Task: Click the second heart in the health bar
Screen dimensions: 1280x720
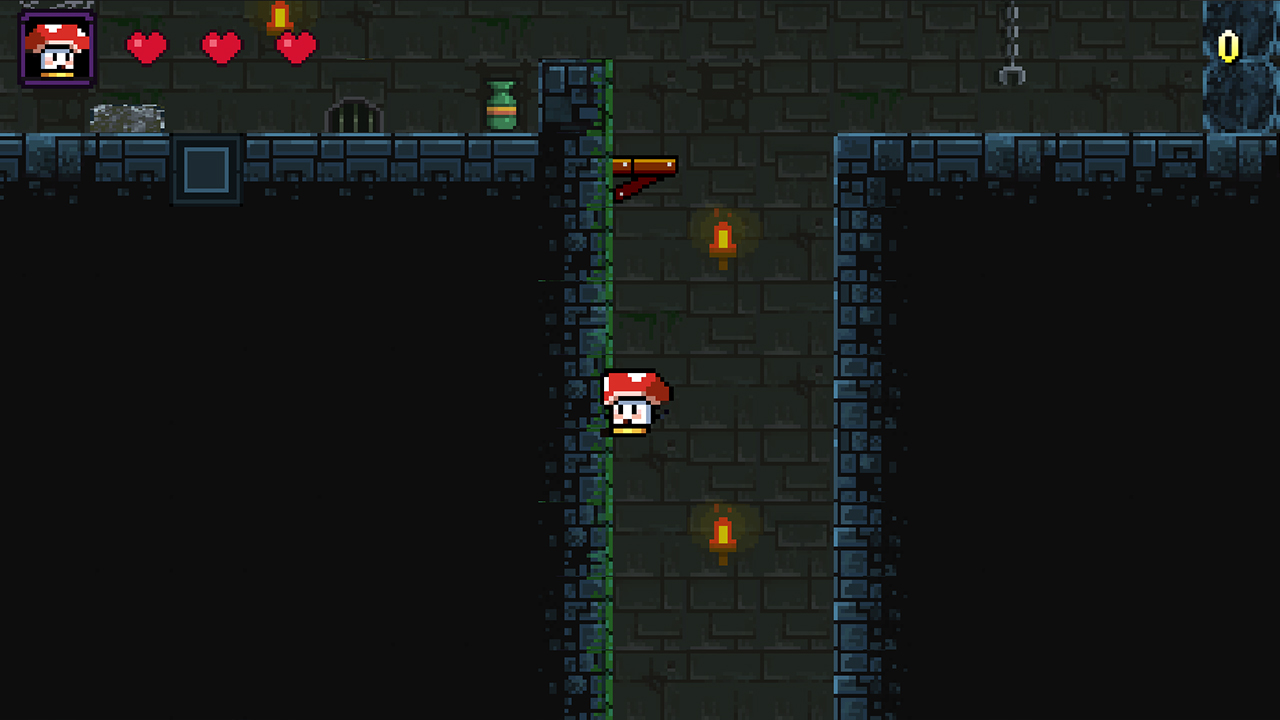Action: tap(220, 47)
